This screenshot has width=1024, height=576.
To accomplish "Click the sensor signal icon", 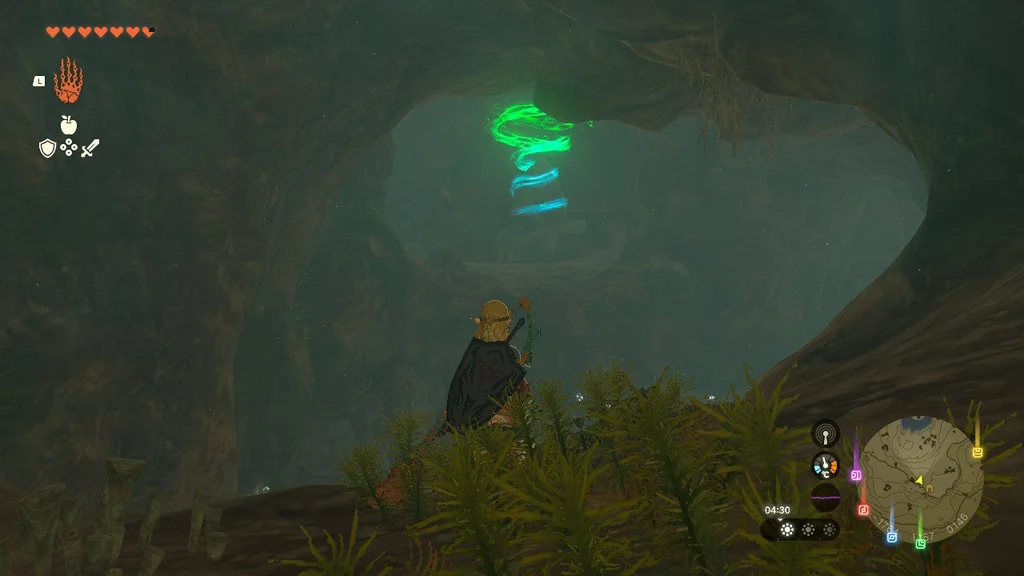I will click(825, 433).
